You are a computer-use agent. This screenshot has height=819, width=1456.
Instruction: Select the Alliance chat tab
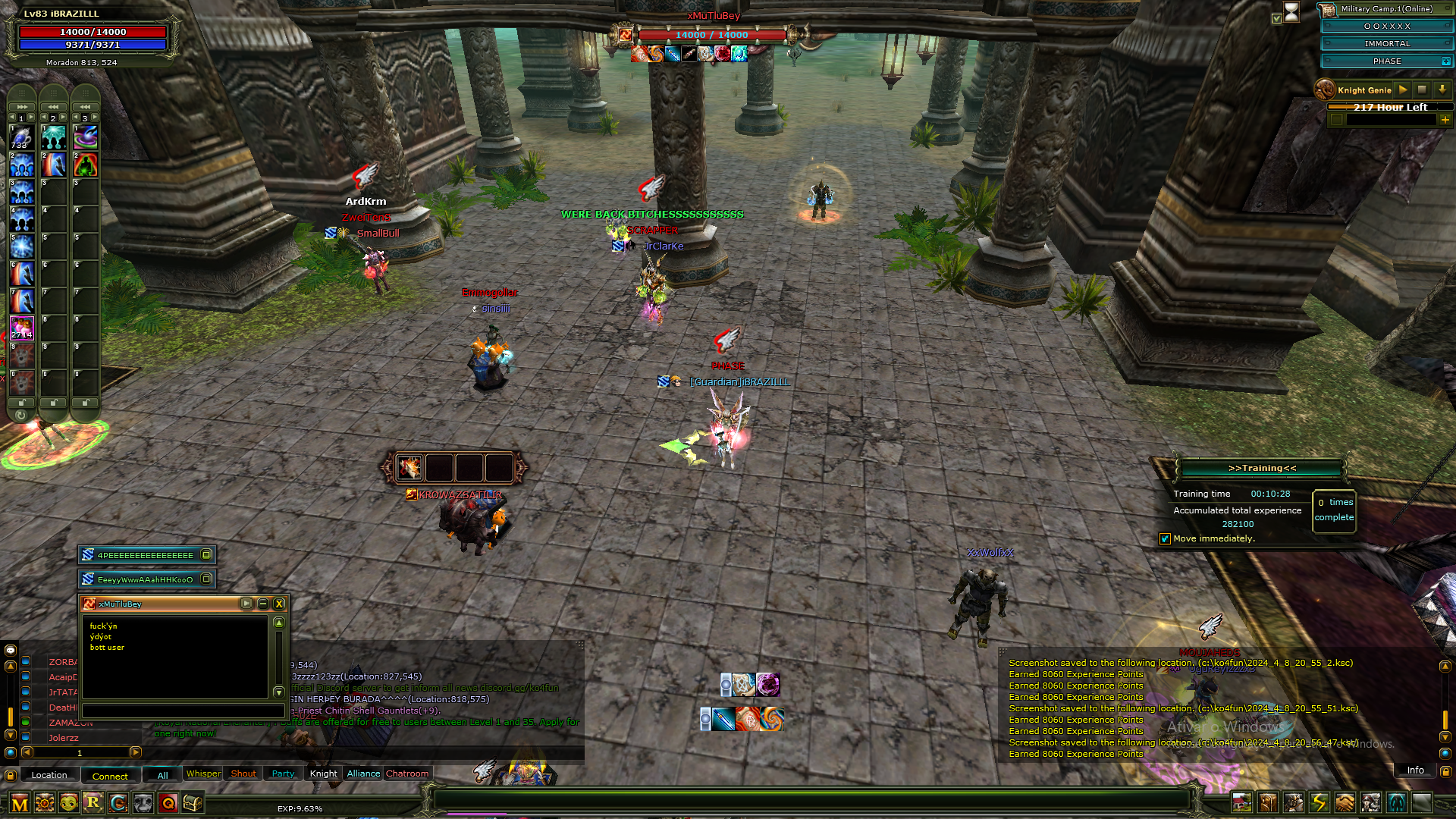tap(362, 773)
